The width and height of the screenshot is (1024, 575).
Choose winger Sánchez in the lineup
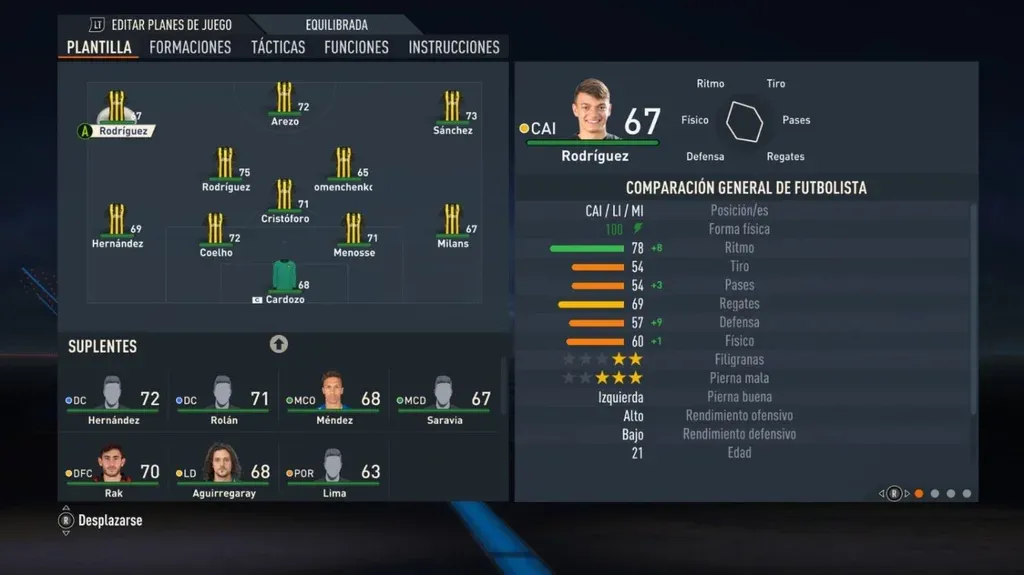(452, 110)
